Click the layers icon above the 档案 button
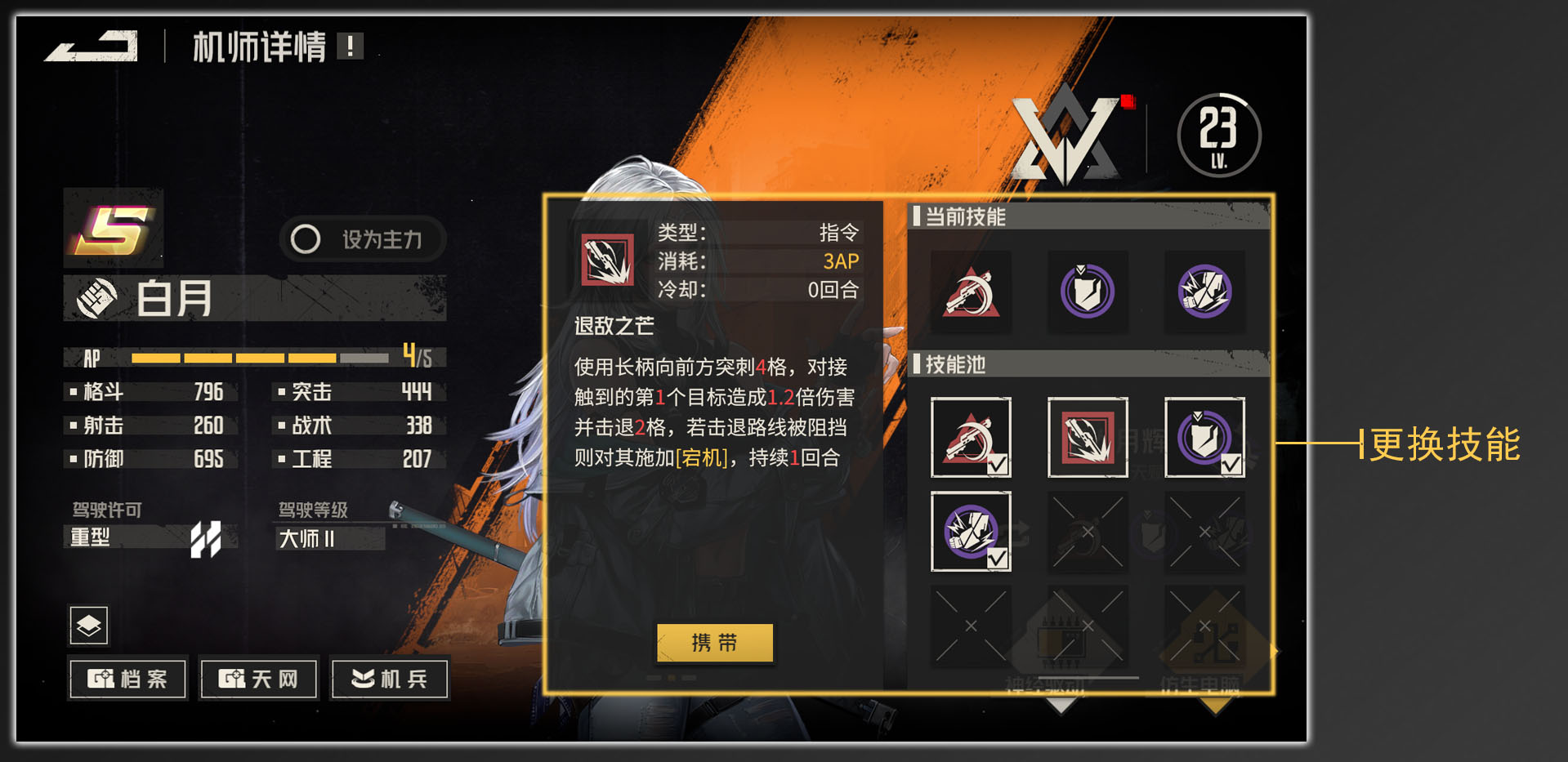 tap(87, 625)
